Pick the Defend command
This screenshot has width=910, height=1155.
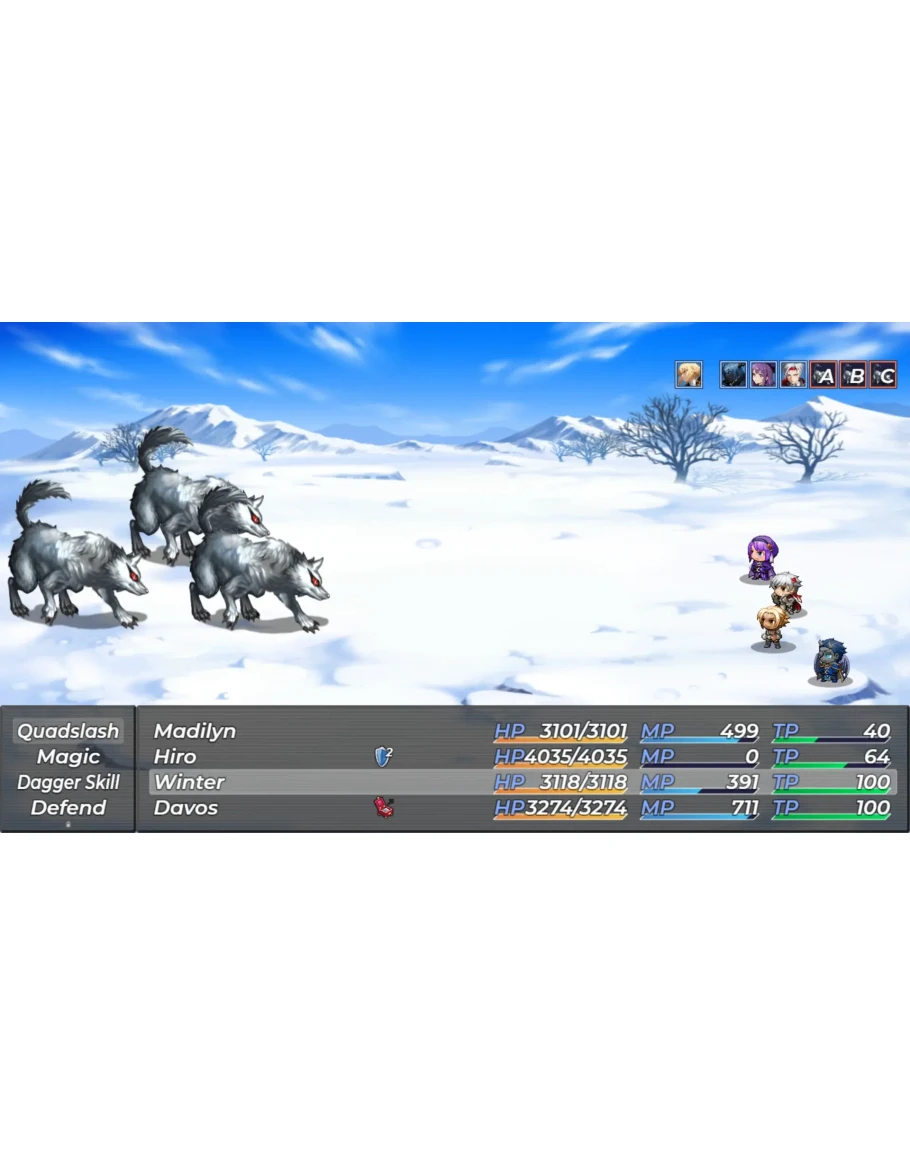tap(68, 808)
